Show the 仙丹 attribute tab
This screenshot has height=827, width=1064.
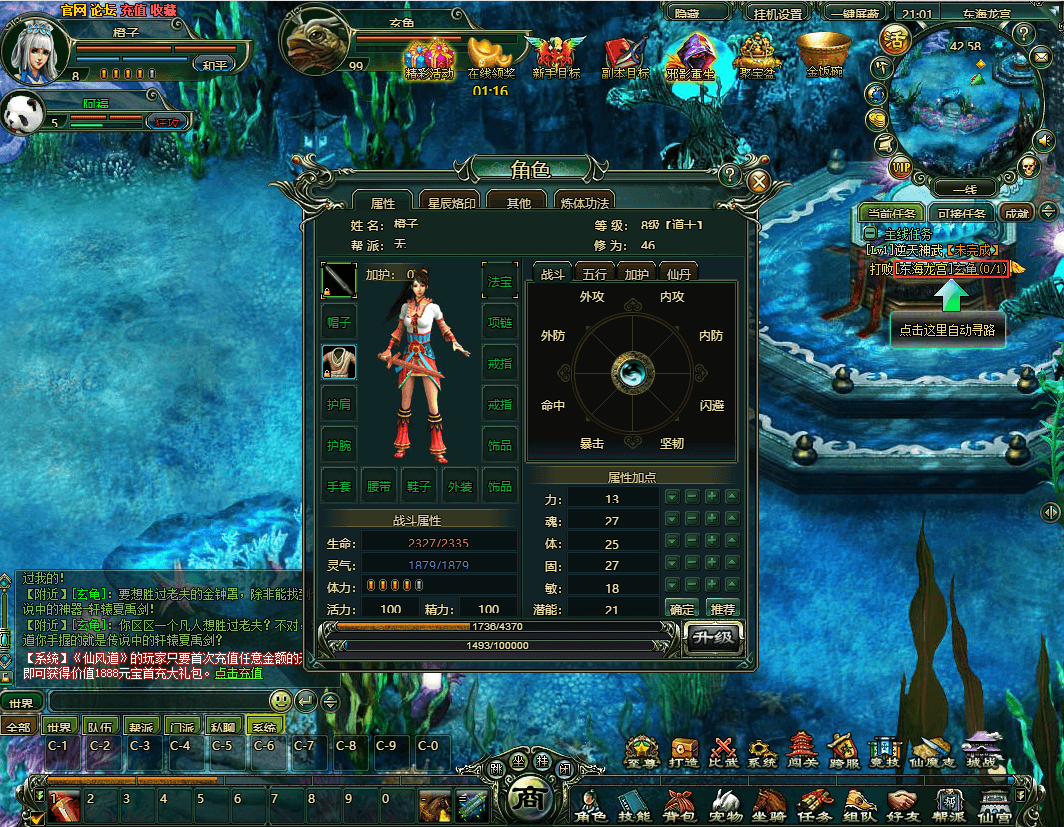point(679,273)
